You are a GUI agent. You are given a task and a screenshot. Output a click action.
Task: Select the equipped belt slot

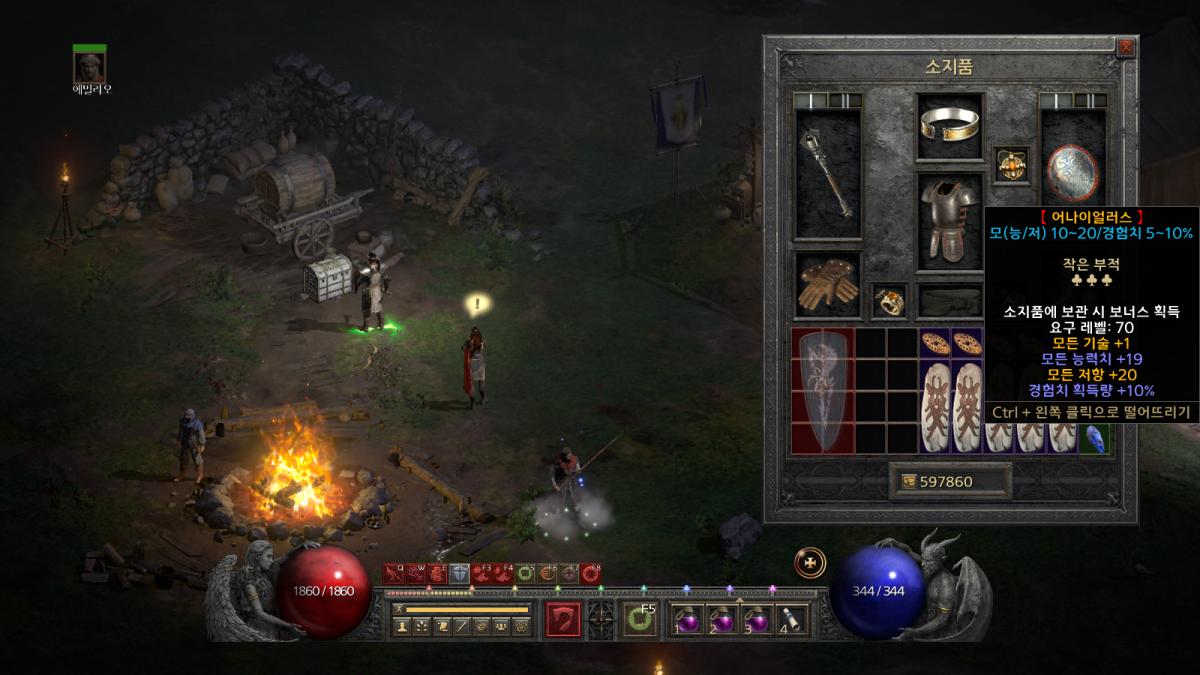click(950, 300)
